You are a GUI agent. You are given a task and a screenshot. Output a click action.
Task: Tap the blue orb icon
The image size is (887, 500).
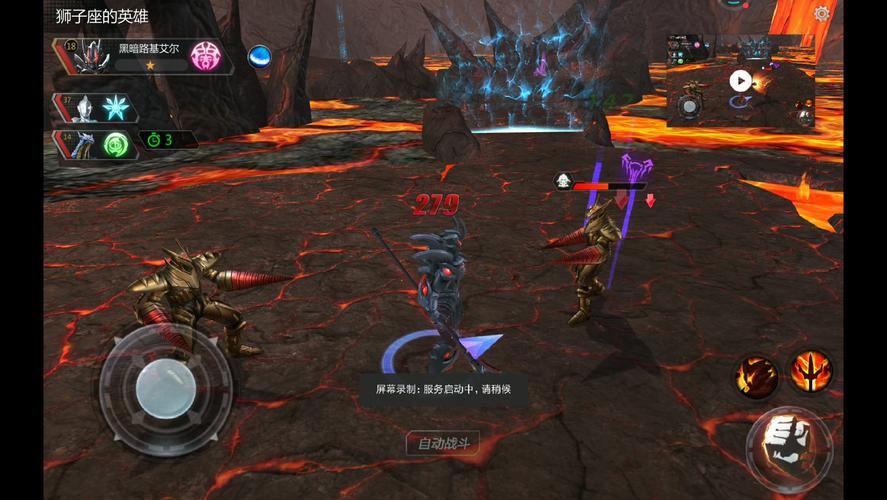point(261,56)
